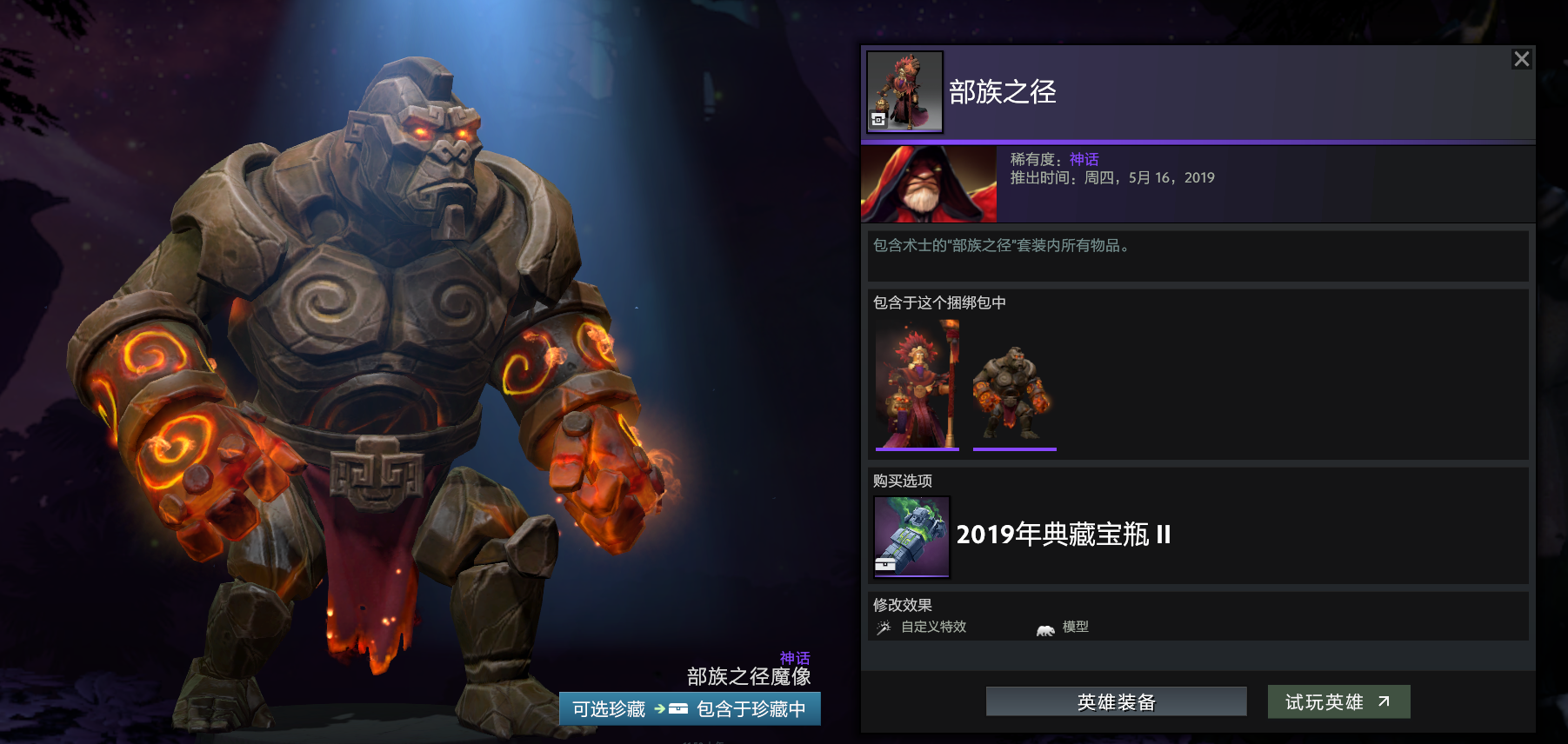Screen dimensions: 1568x744
Task: Click the treasure chest icon in the 可选珍藏 banner
Action: (x=678, y=708)
